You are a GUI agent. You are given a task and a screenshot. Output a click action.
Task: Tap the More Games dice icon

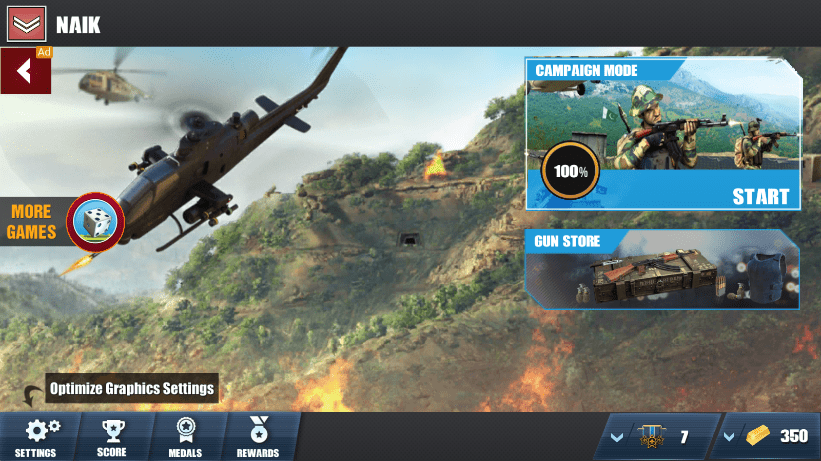point(95,222)
